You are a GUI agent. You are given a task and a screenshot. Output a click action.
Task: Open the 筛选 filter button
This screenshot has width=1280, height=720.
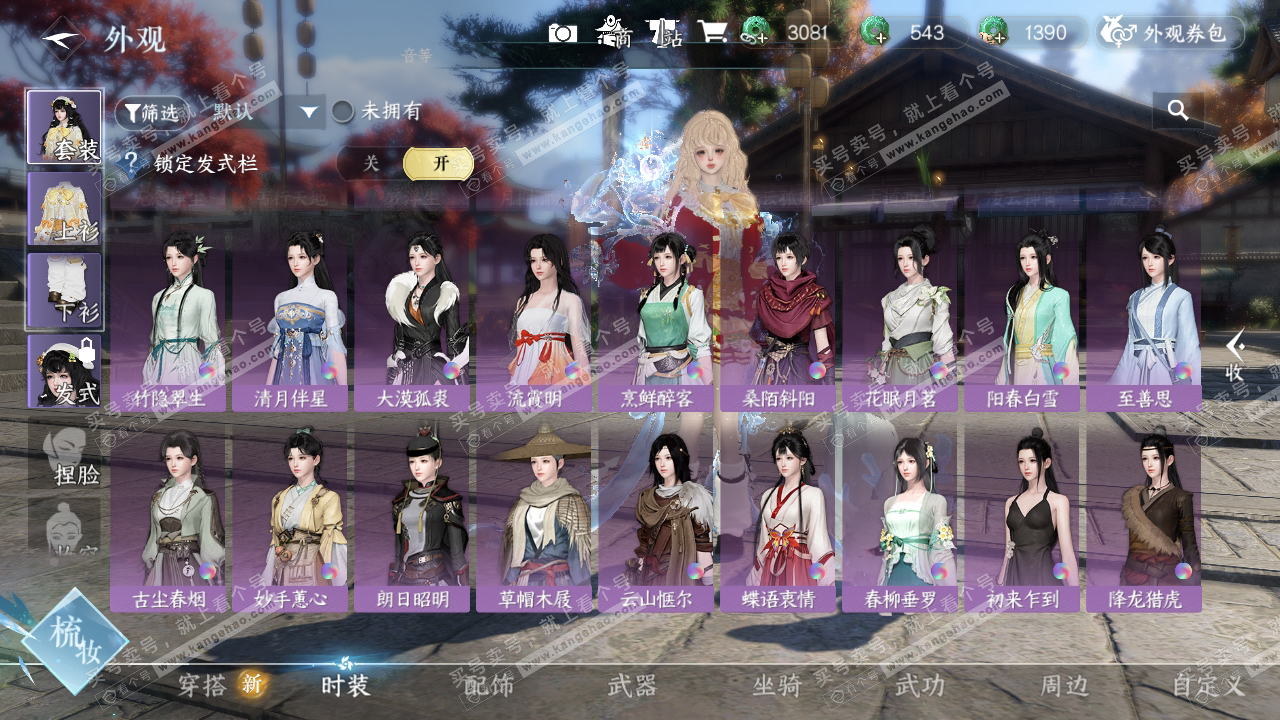[x=150, y=111]
